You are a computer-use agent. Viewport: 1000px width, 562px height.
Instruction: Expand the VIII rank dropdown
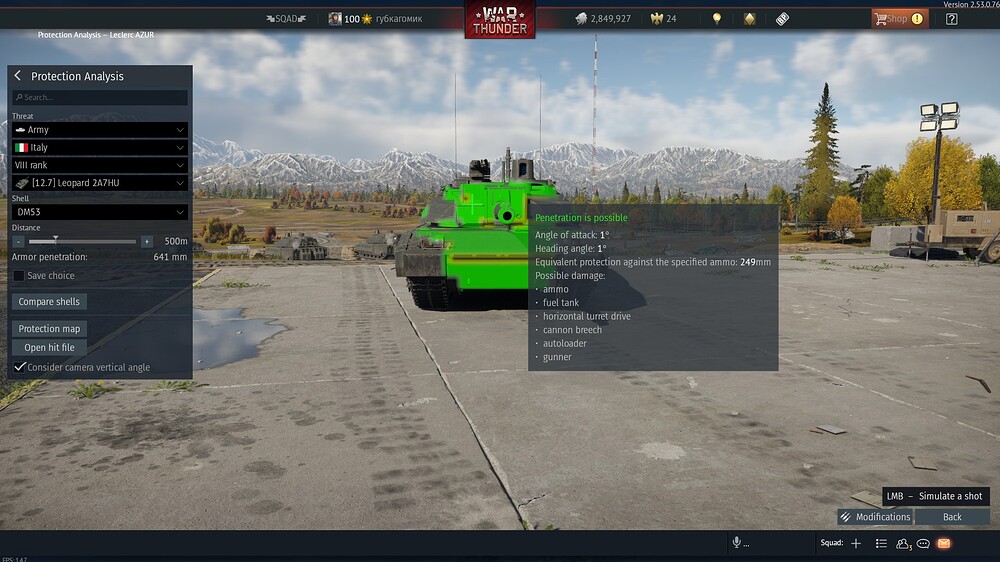(100, 165)
